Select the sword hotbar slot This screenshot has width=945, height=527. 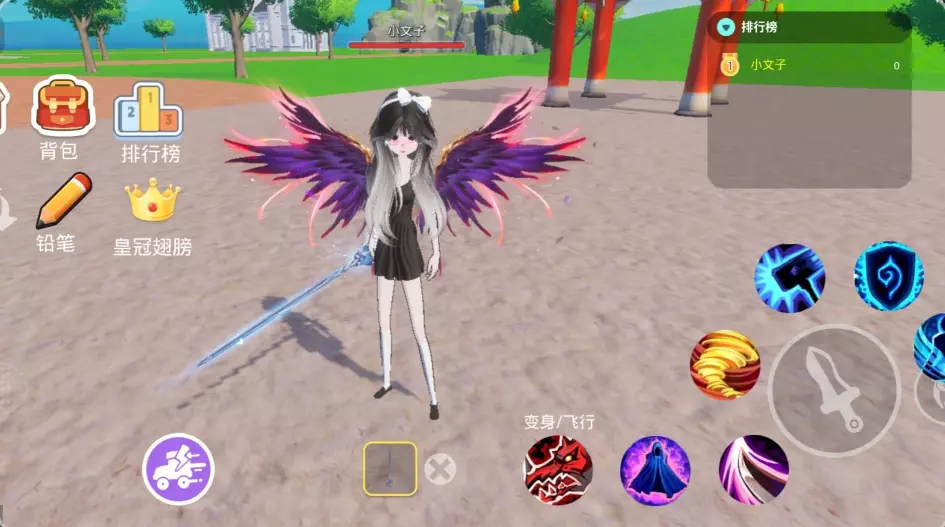pos(390,468)
